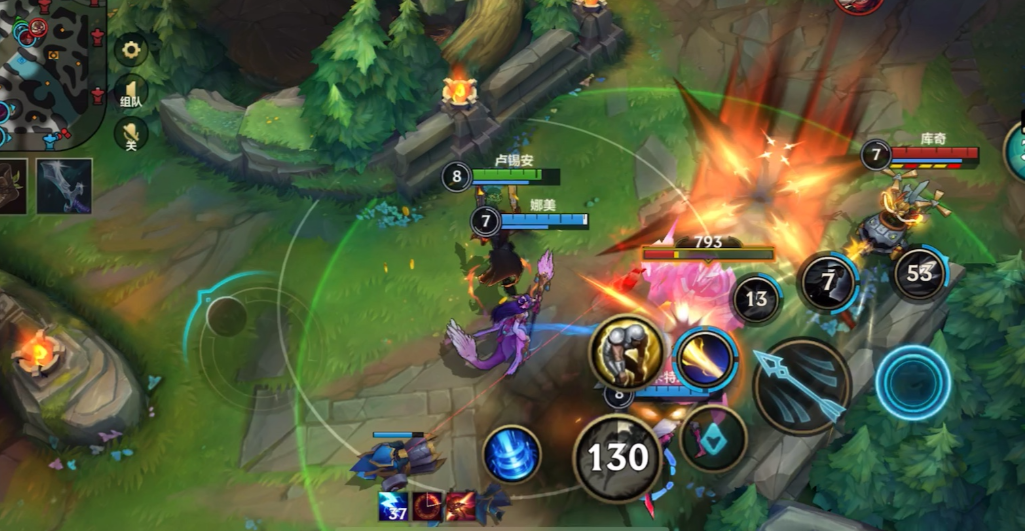The width and height of the screenshot is (1025, 531).
Task: Tap the ability on 53 cooldown
Action: [919, 273]
